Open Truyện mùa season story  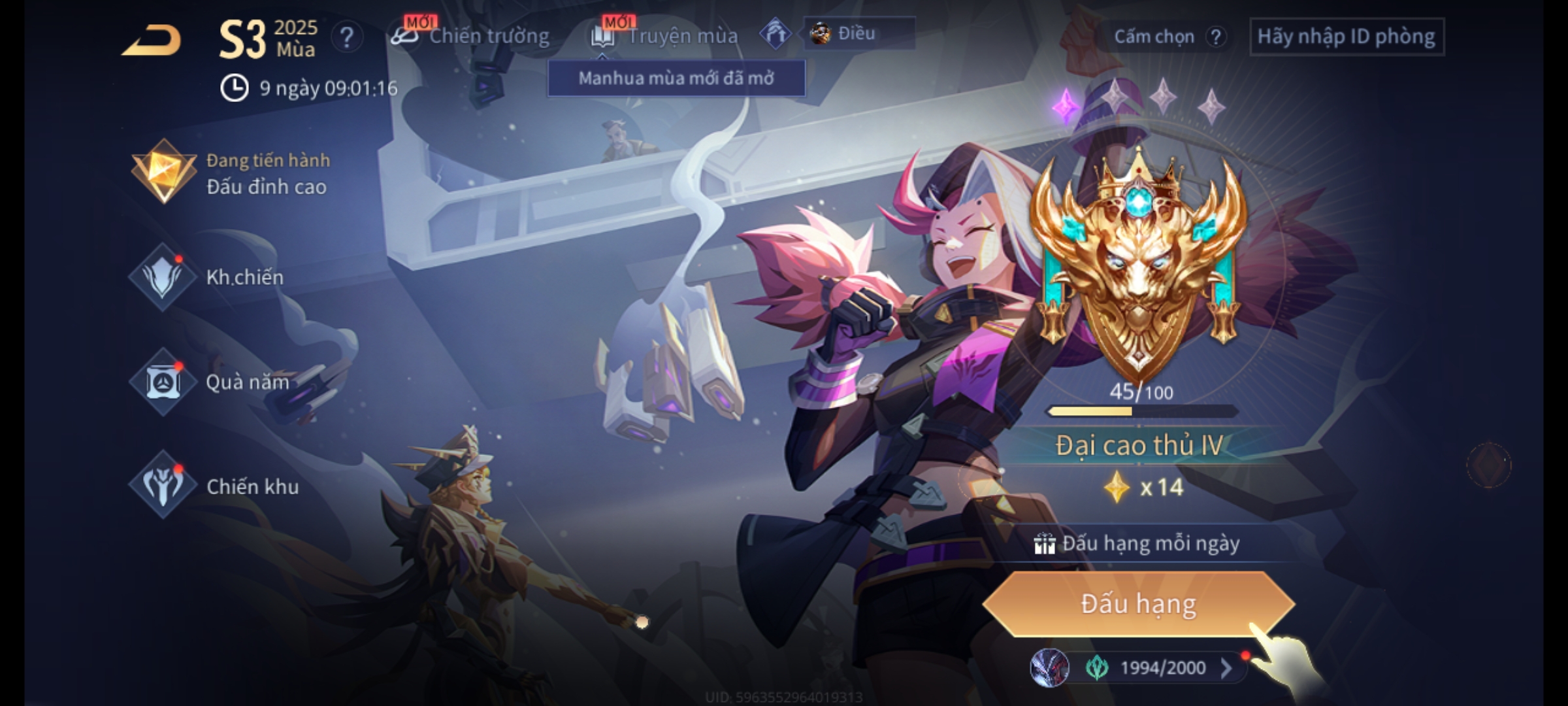[x=665, y=36]
